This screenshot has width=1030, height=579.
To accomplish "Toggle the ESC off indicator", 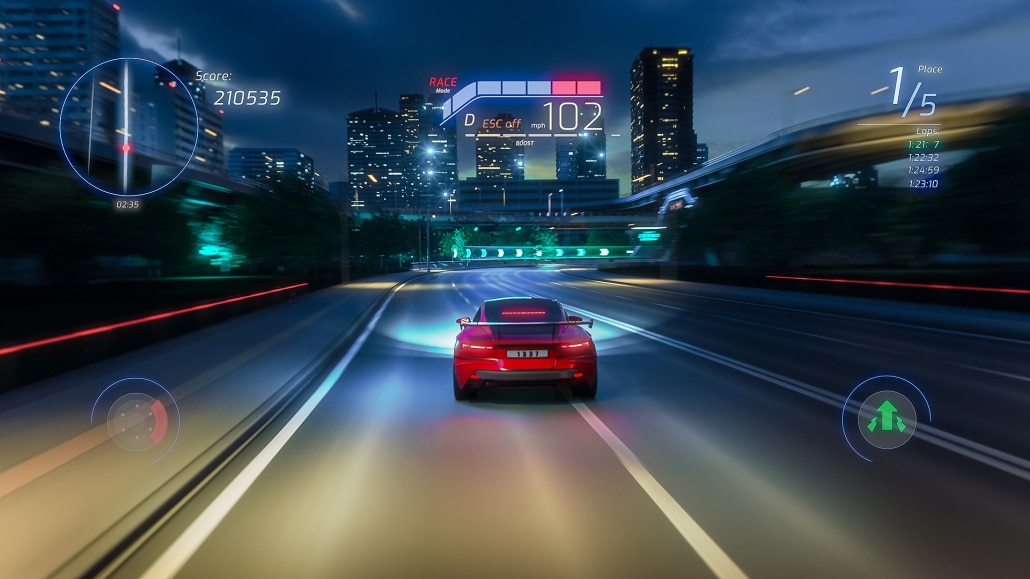I will (x=501, y=123).
